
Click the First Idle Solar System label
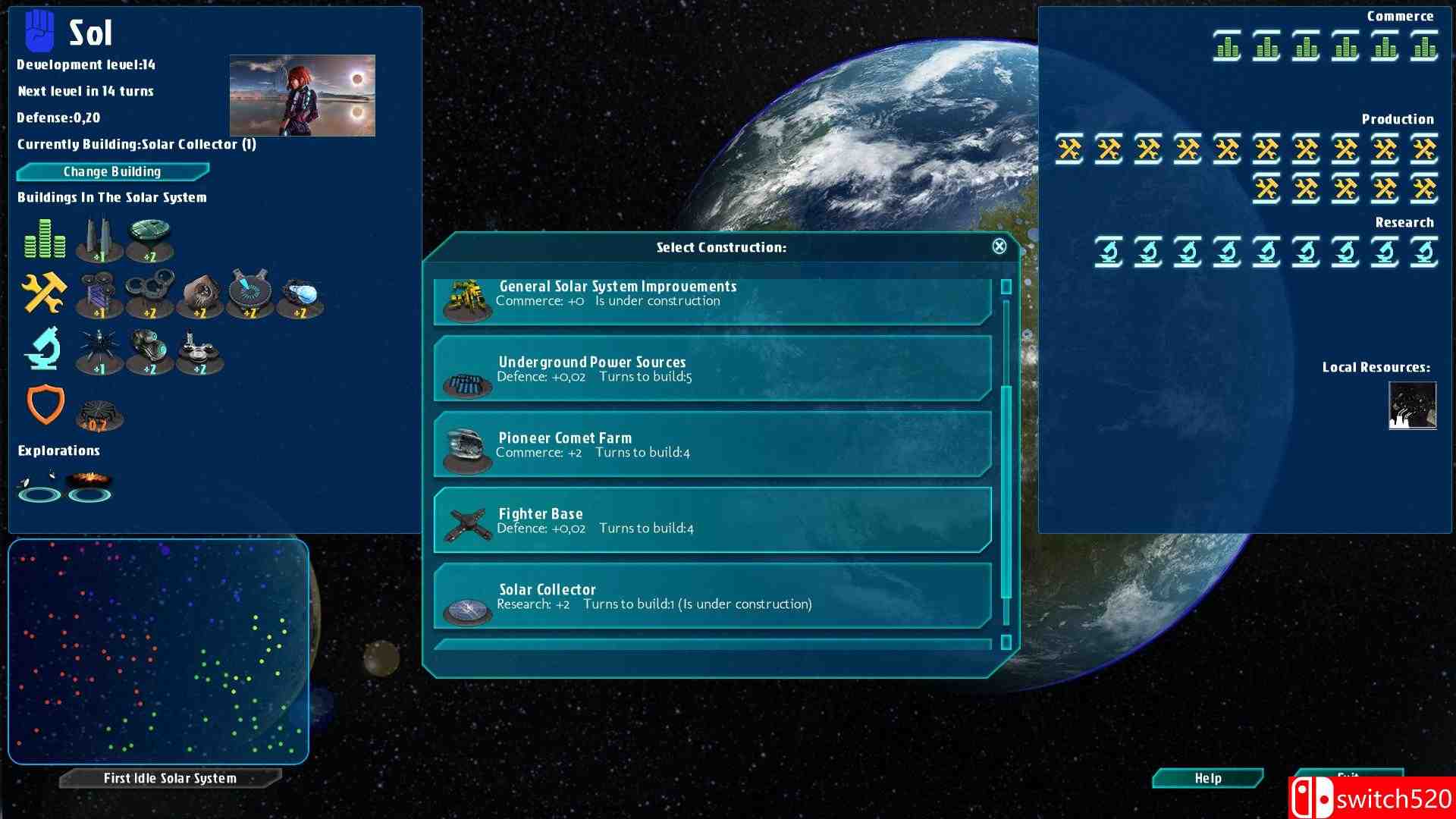tap(170, 777)
